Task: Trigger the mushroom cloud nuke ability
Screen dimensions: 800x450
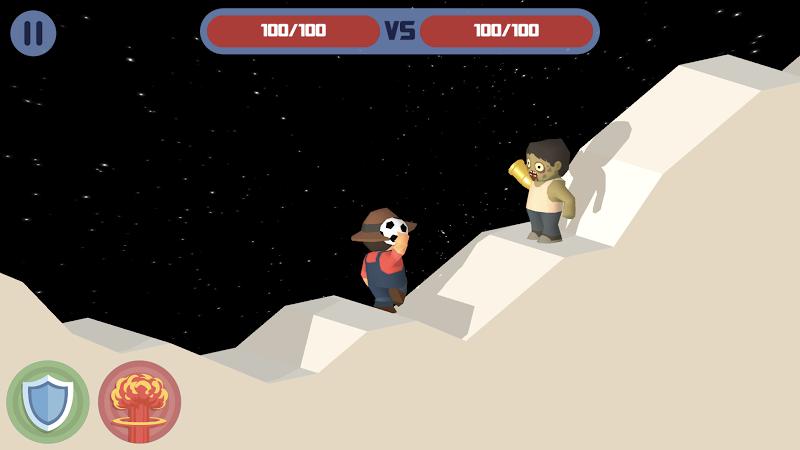Action: click(139, 402)
